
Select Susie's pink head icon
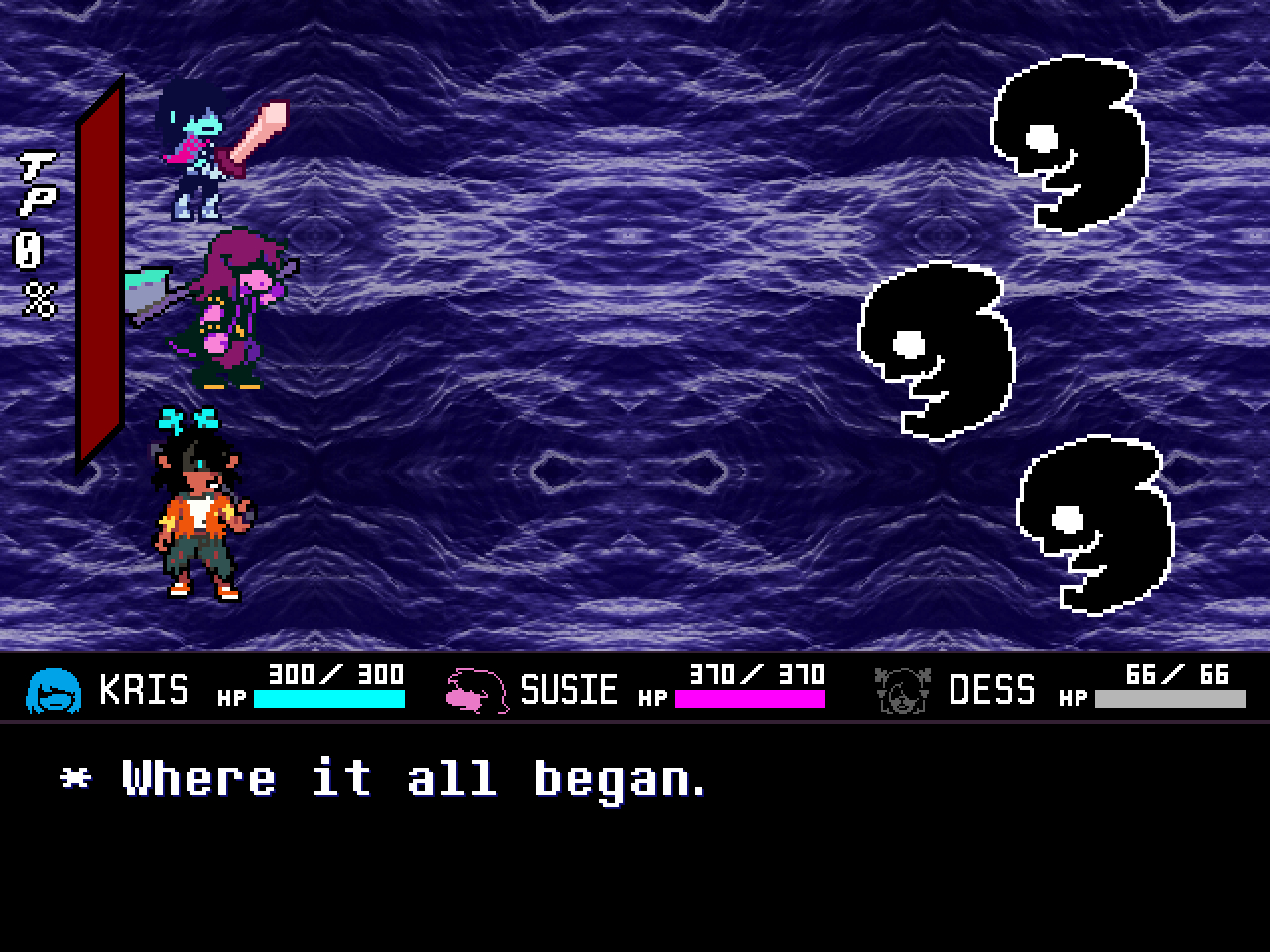pyautogui.click(x=476, y=691)
